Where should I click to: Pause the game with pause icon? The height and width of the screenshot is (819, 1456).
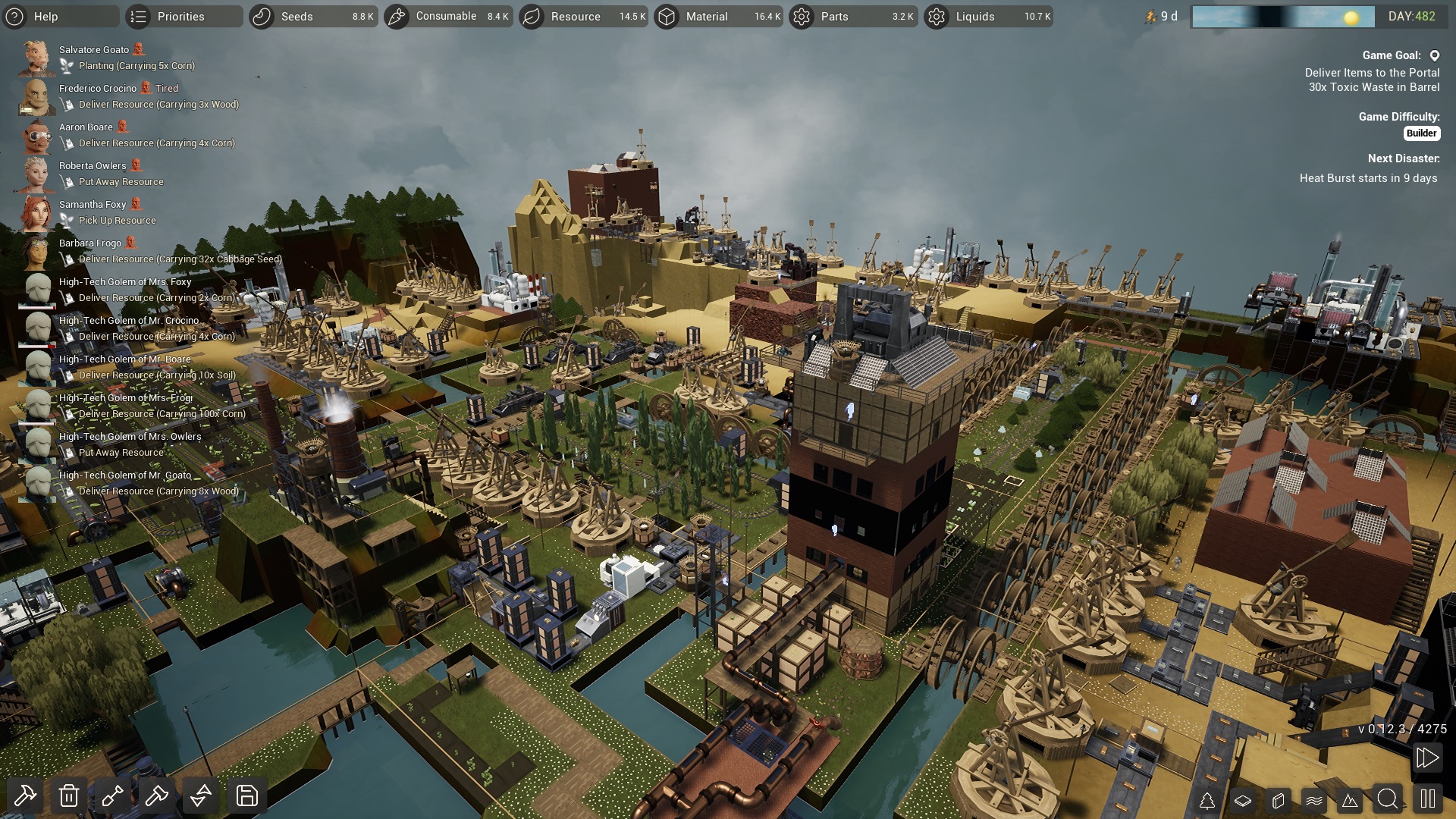1428,798
